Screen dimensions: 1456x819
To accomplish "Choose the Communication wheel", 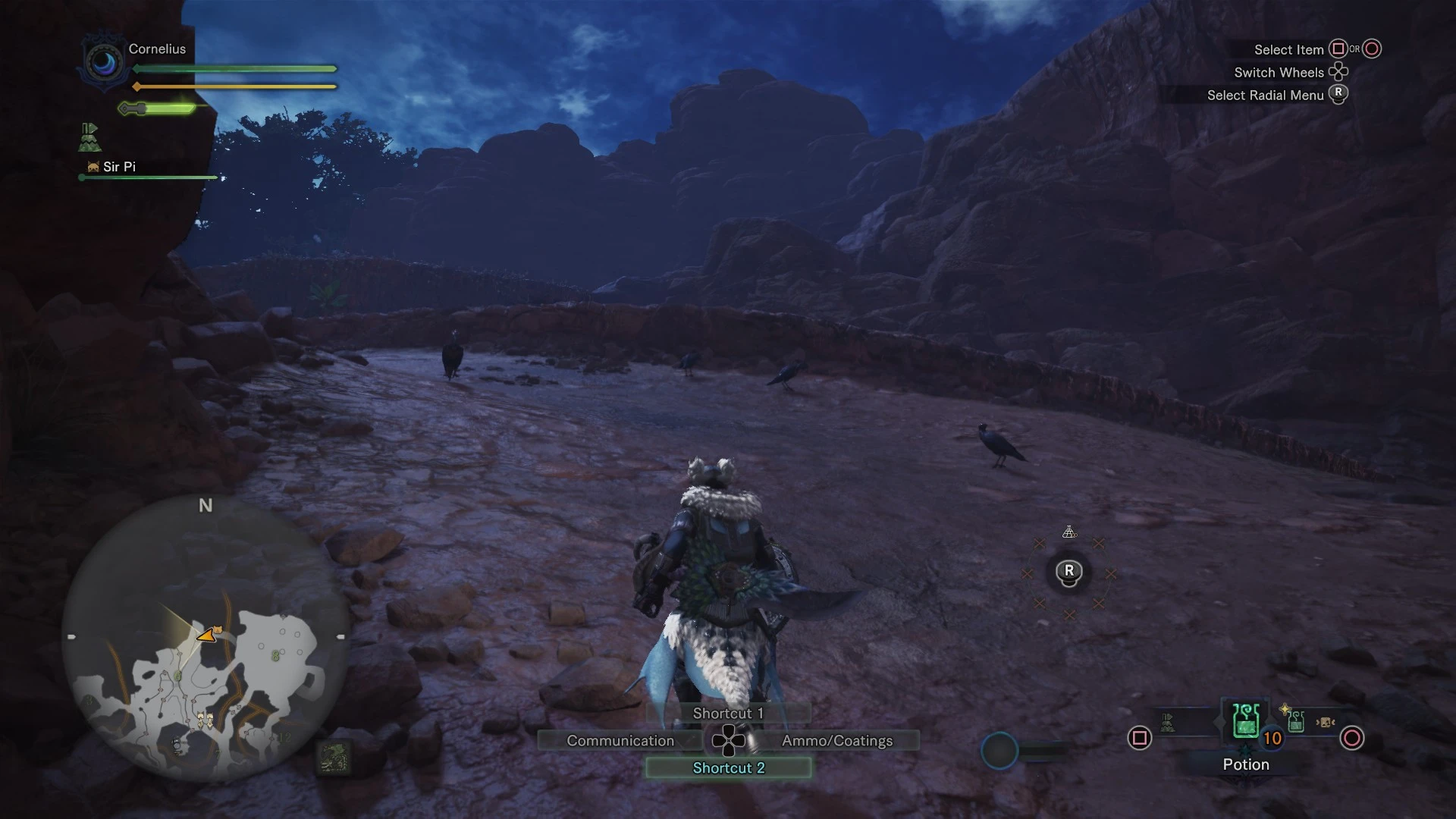I will tap(620, 740).
